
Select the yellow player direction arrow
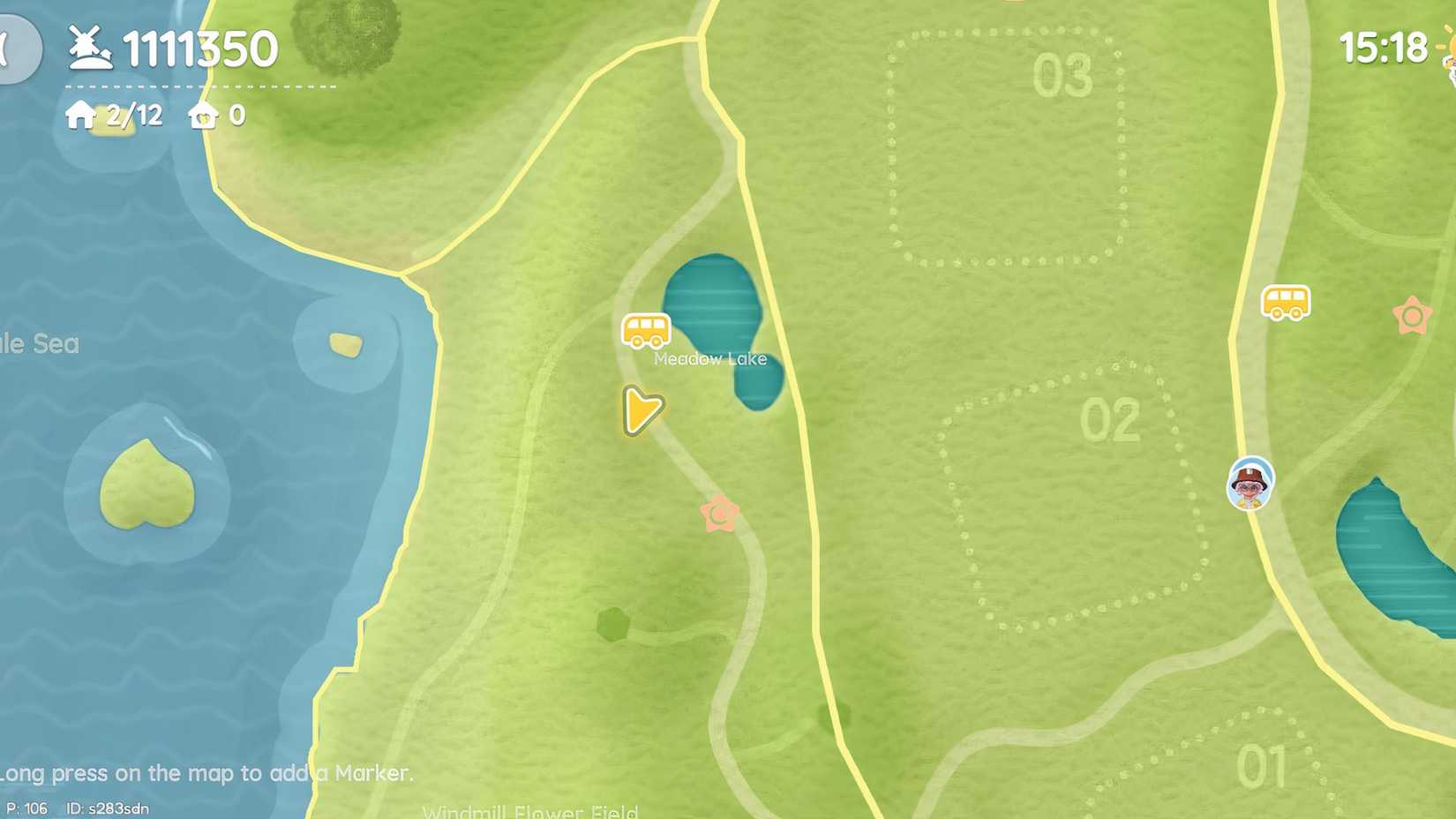coord(641,410)
